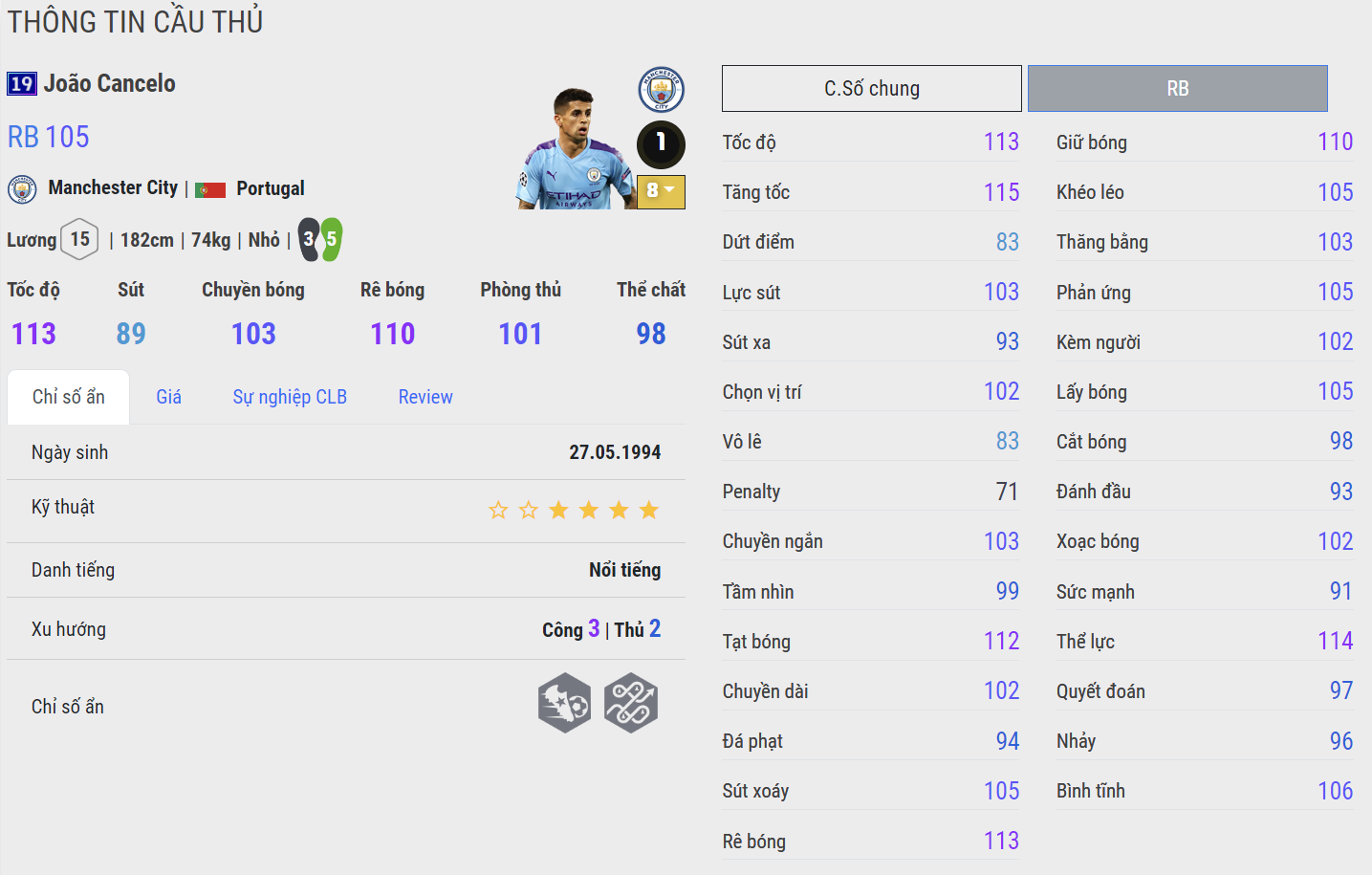Click the Portugal flag icon
The width and height of the screenshot is (1372, 875).
[209, 188]
